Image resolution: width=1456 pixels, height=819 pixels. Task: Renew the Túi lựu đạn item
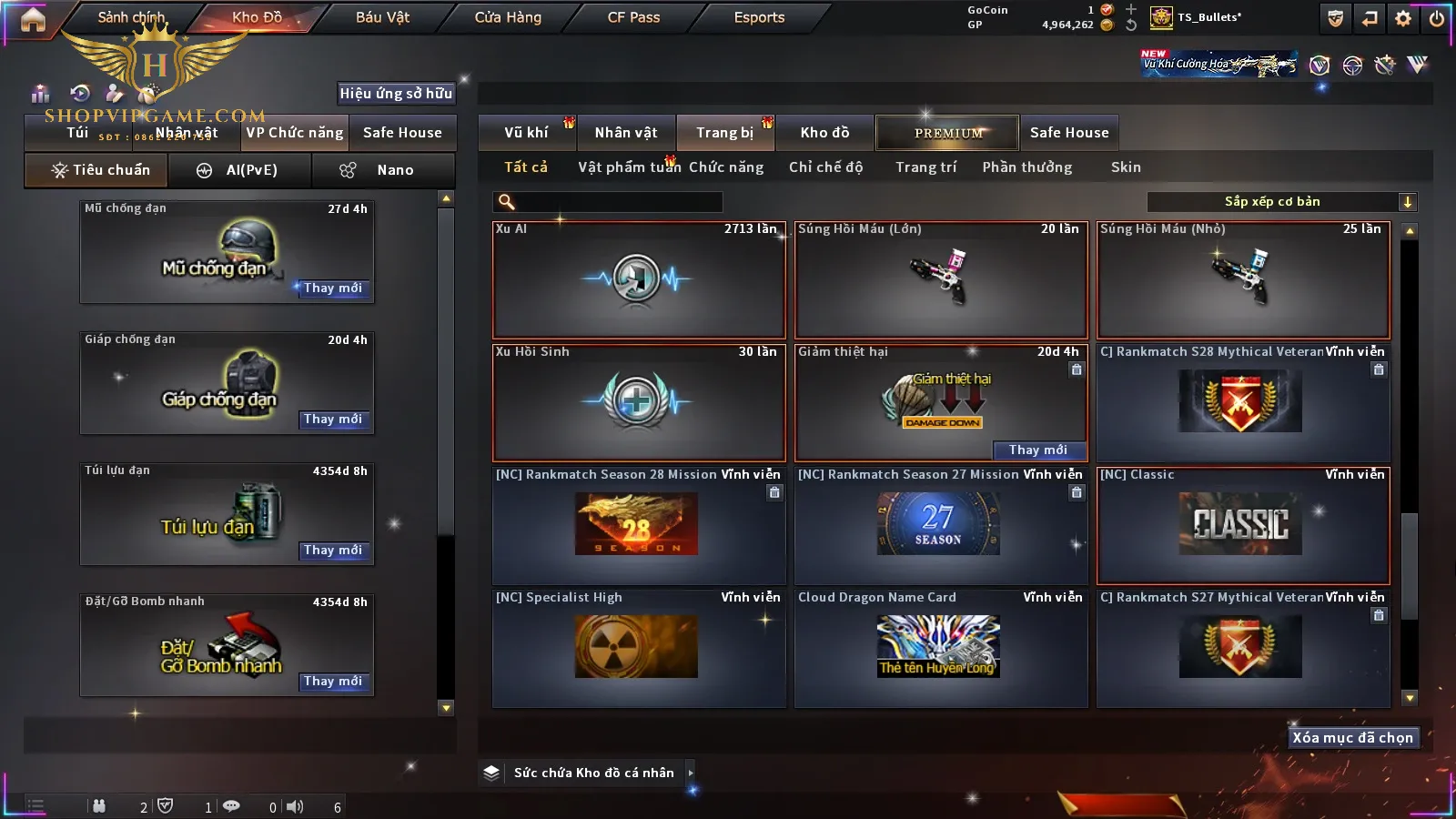pyautogui.click(x=333, y=551)
